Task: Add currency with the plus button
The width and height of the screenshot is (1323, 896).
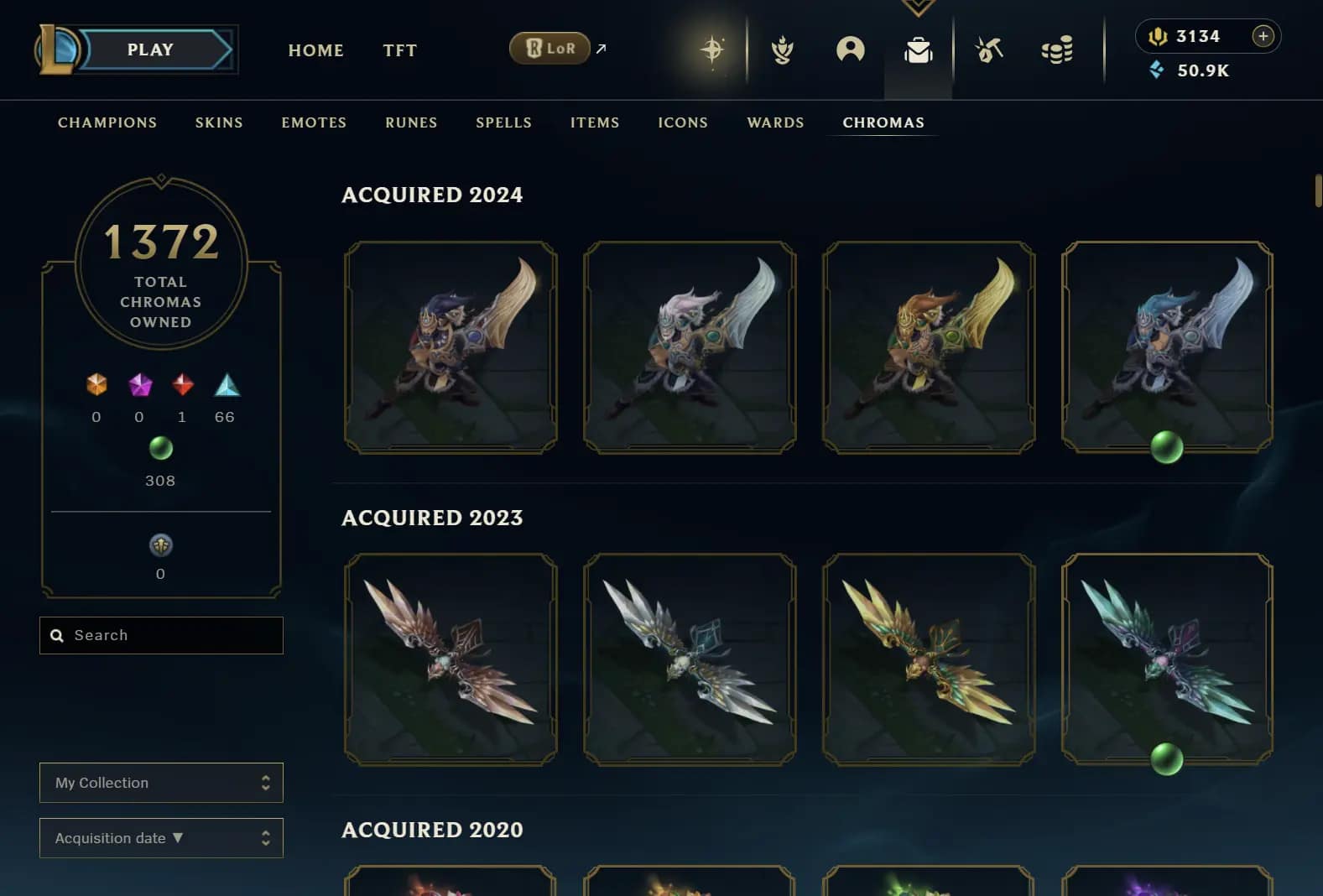Action: tap(1263, 36)
